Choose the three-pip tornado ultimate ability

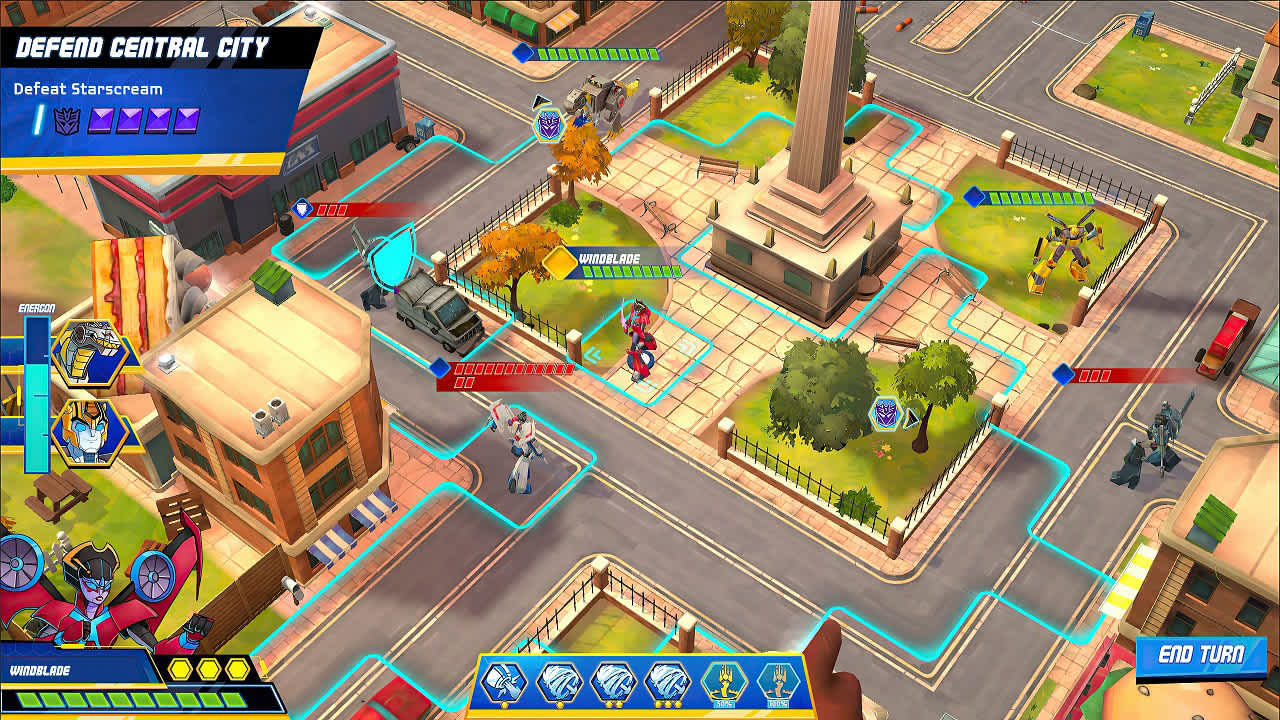pos(669,682)
